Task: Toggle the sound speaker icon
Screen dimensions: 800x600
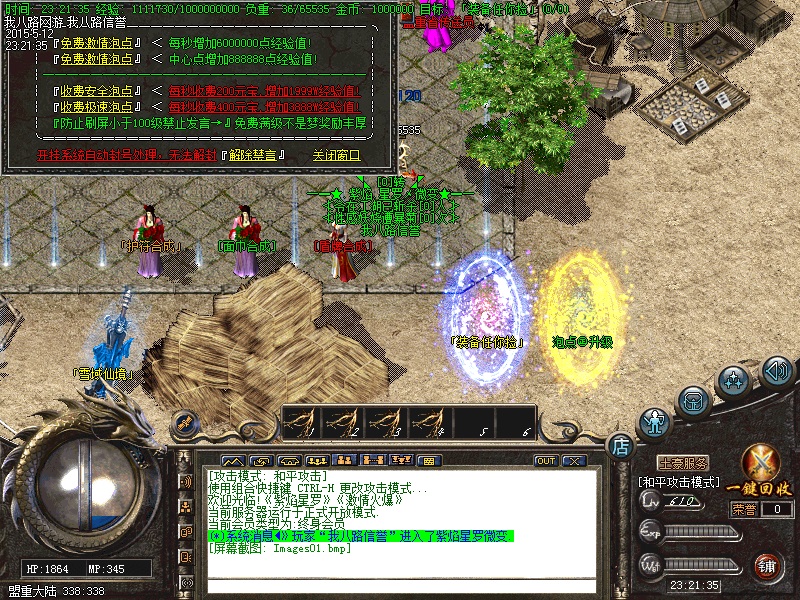Action: point(777,372)
